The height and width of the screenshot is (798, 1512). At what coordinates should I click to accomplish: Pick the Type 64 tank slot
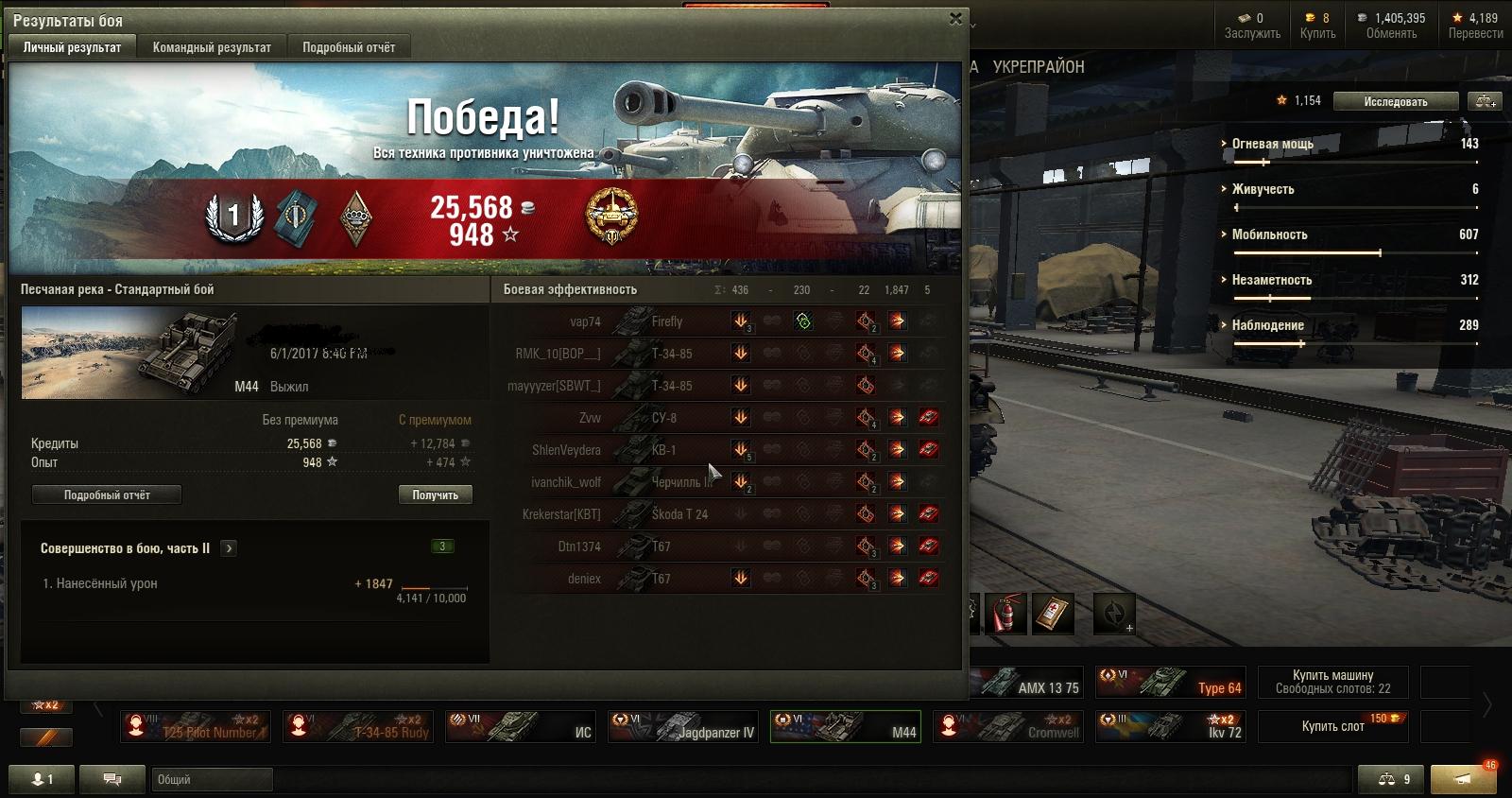(1170, 682)
